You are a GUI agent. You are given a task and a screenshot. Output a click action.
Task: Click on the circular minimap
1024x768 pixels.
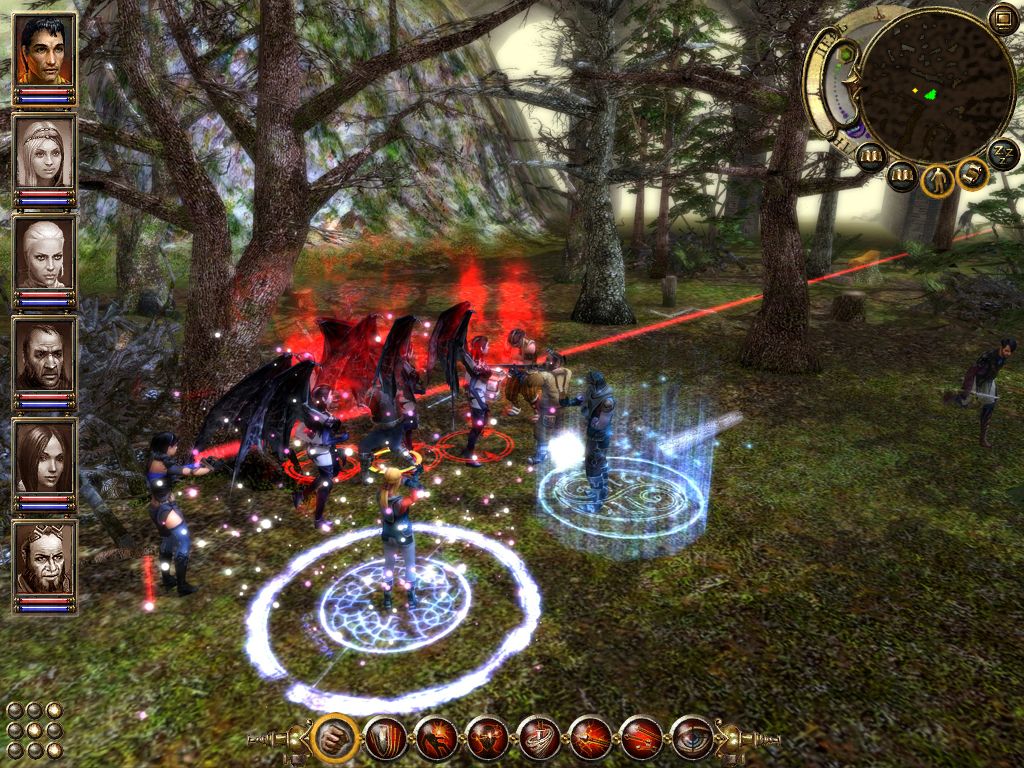[936, 87]
